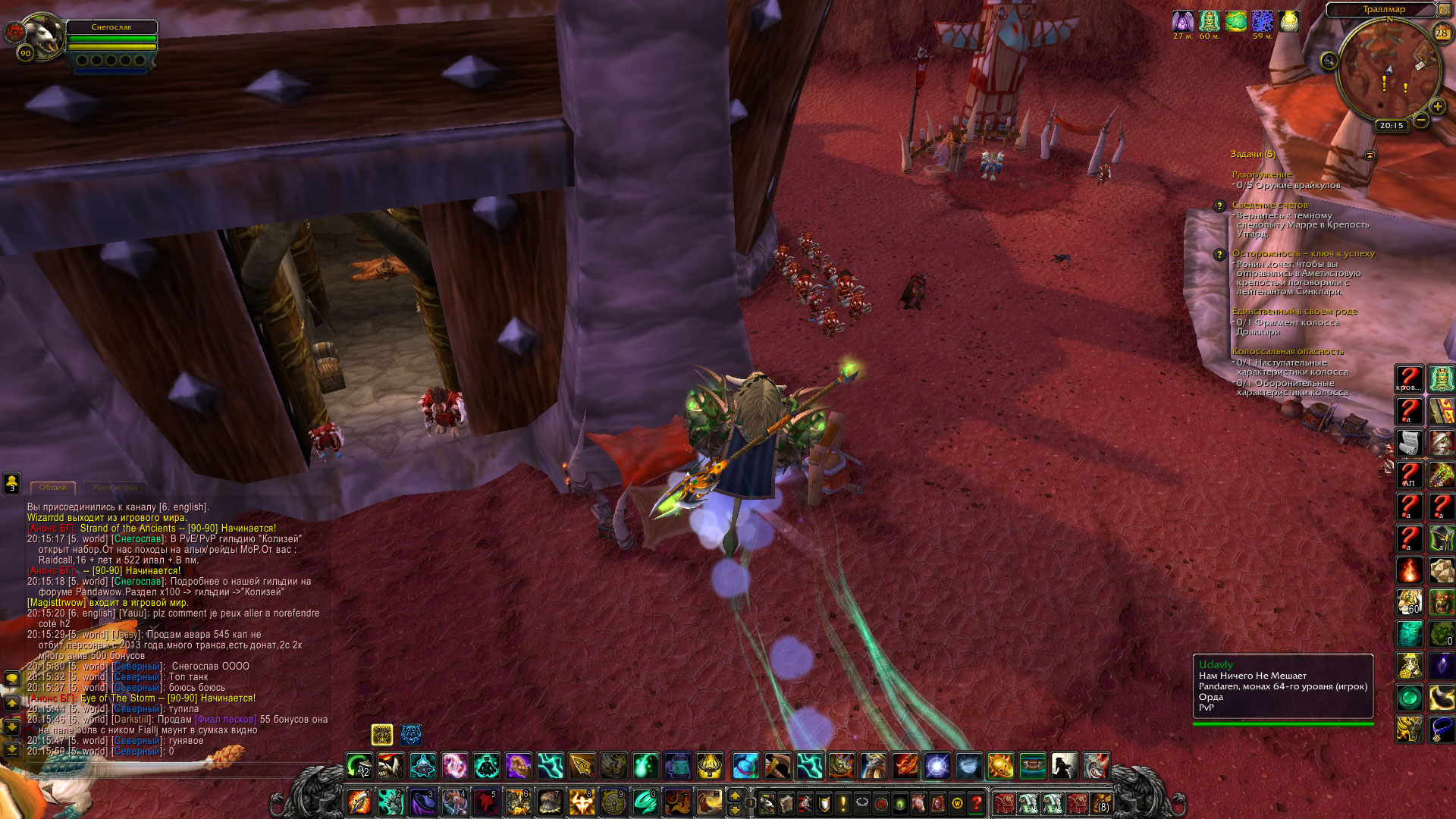Click the purple hands buff icon

click(x=1182, y=21)
